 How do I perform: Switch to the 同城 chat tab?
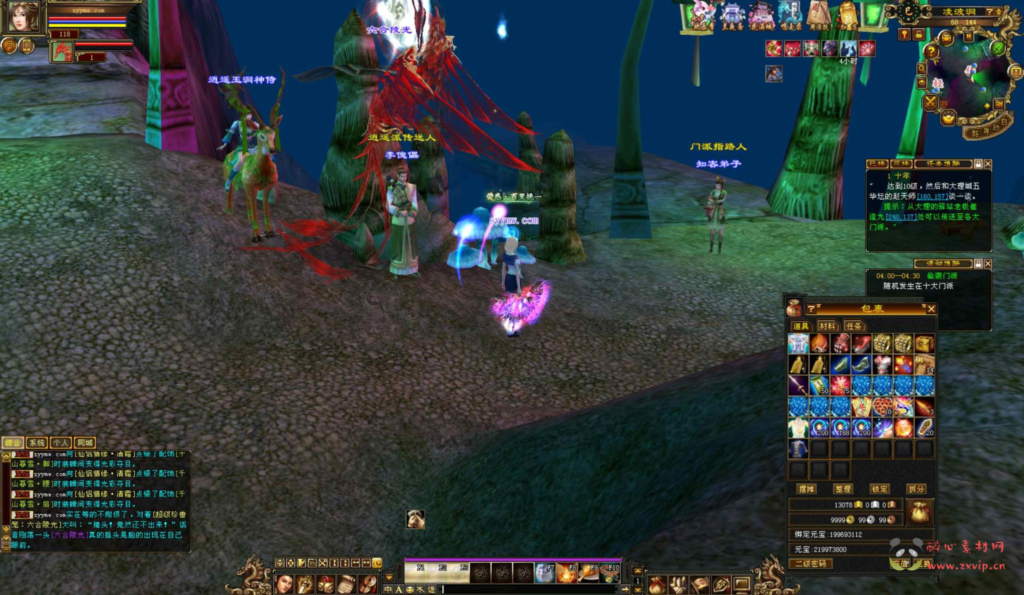tap(85, 442)
